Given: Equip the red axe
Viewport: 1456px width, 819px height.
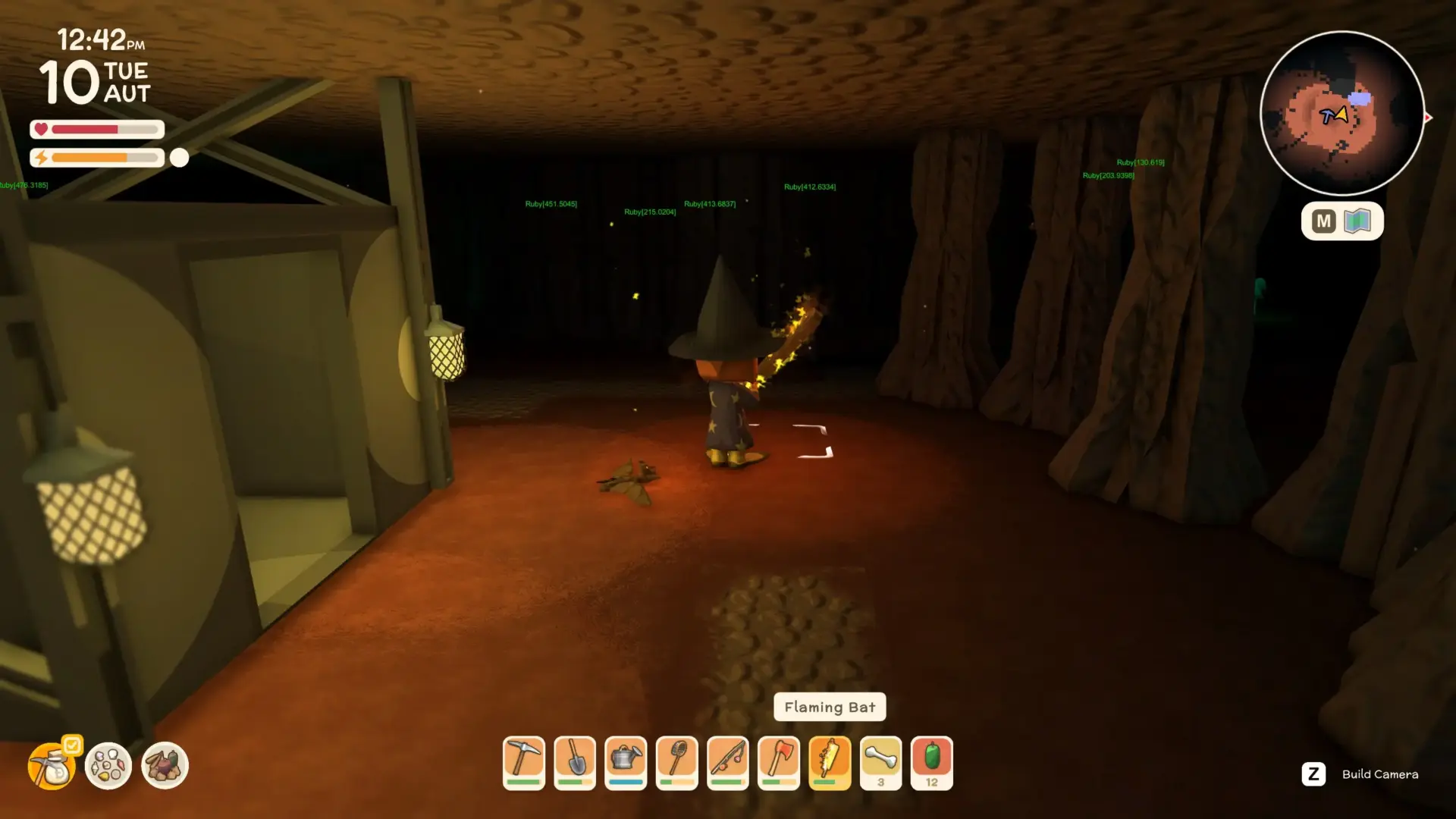Looking at the screenshot, I should [779, 762].
